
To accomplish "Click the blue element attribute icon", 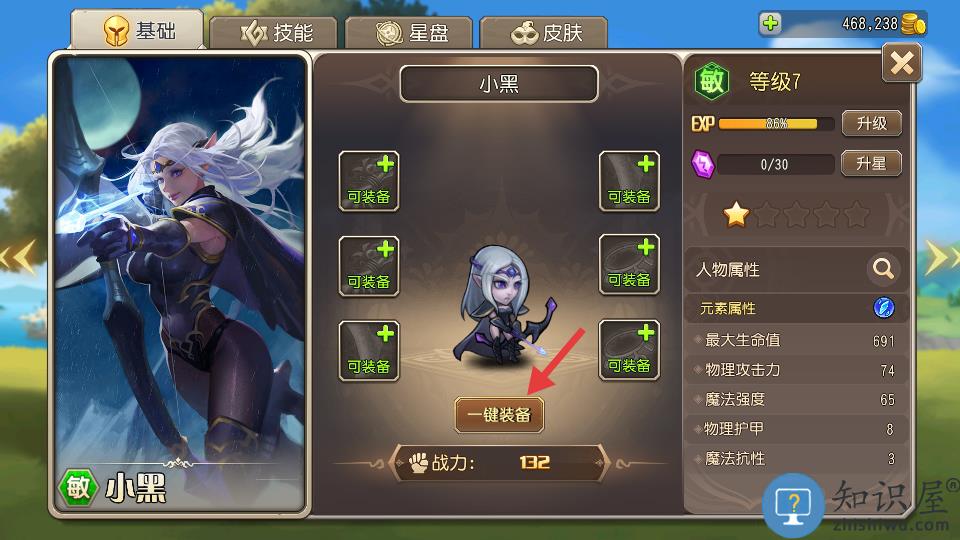I will pyautogui.click(x=884, y=308).
